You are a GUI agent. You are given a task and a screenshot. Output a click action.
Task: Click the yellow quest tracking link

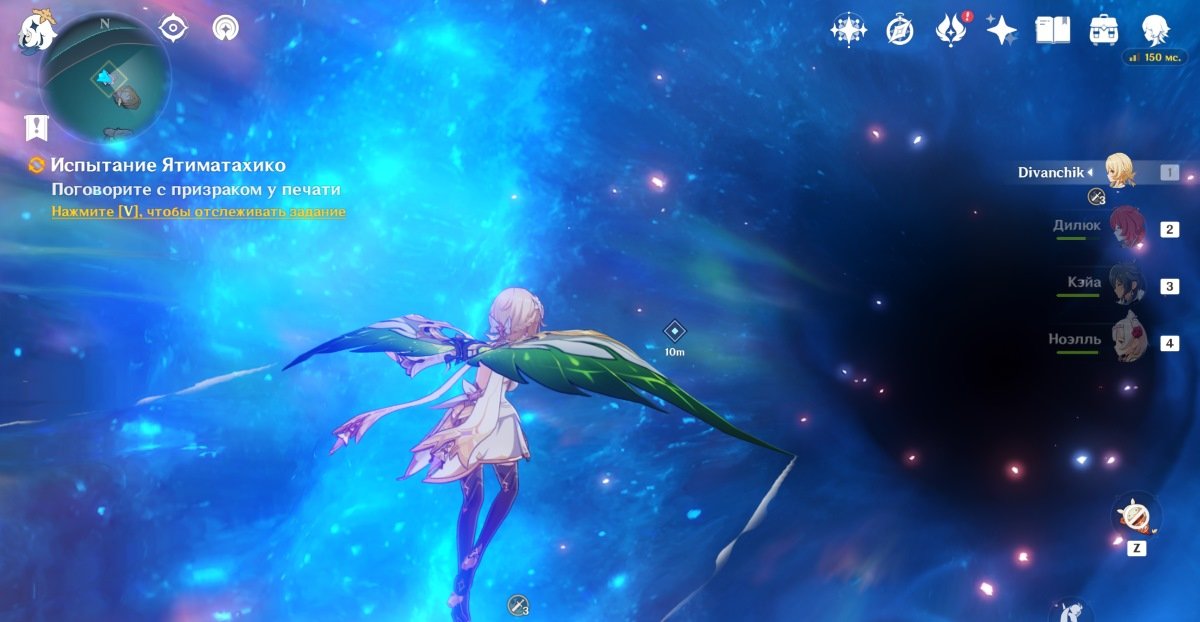click(198, 212)
